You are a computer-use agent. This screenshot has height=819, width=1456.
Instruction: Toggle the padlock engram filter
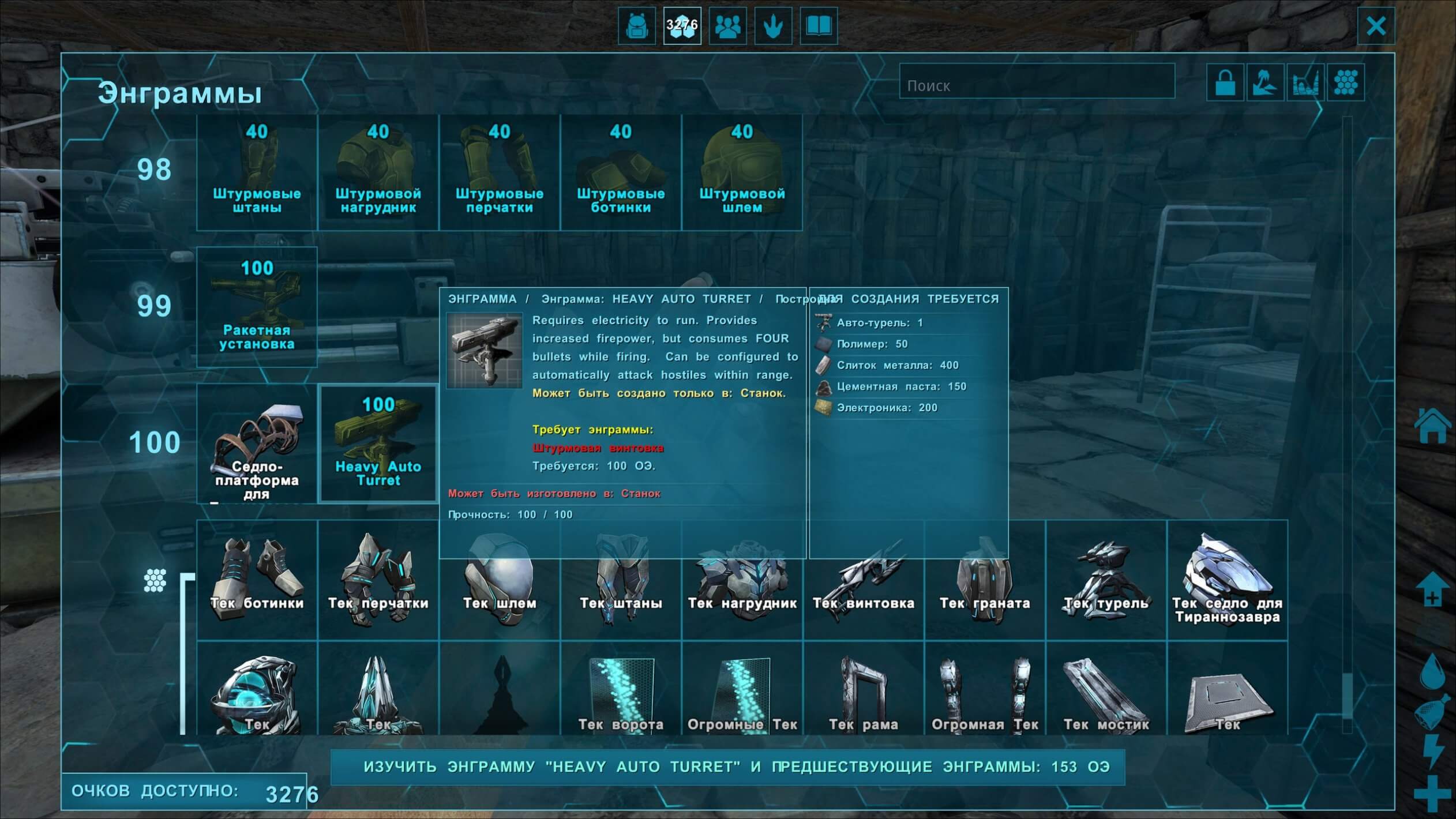tap(1225, 82)
